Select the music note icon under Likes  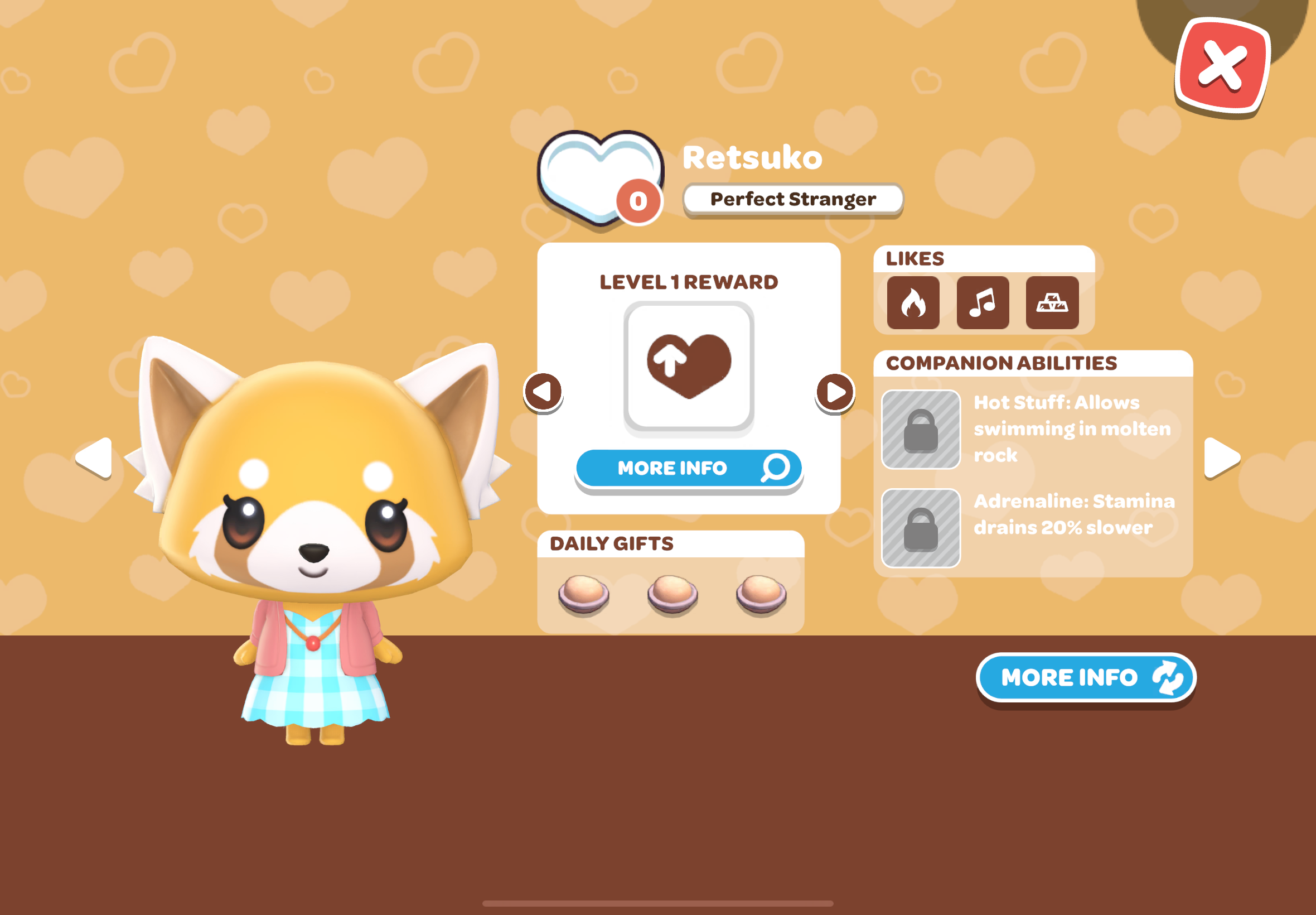(x=983, y=303)
